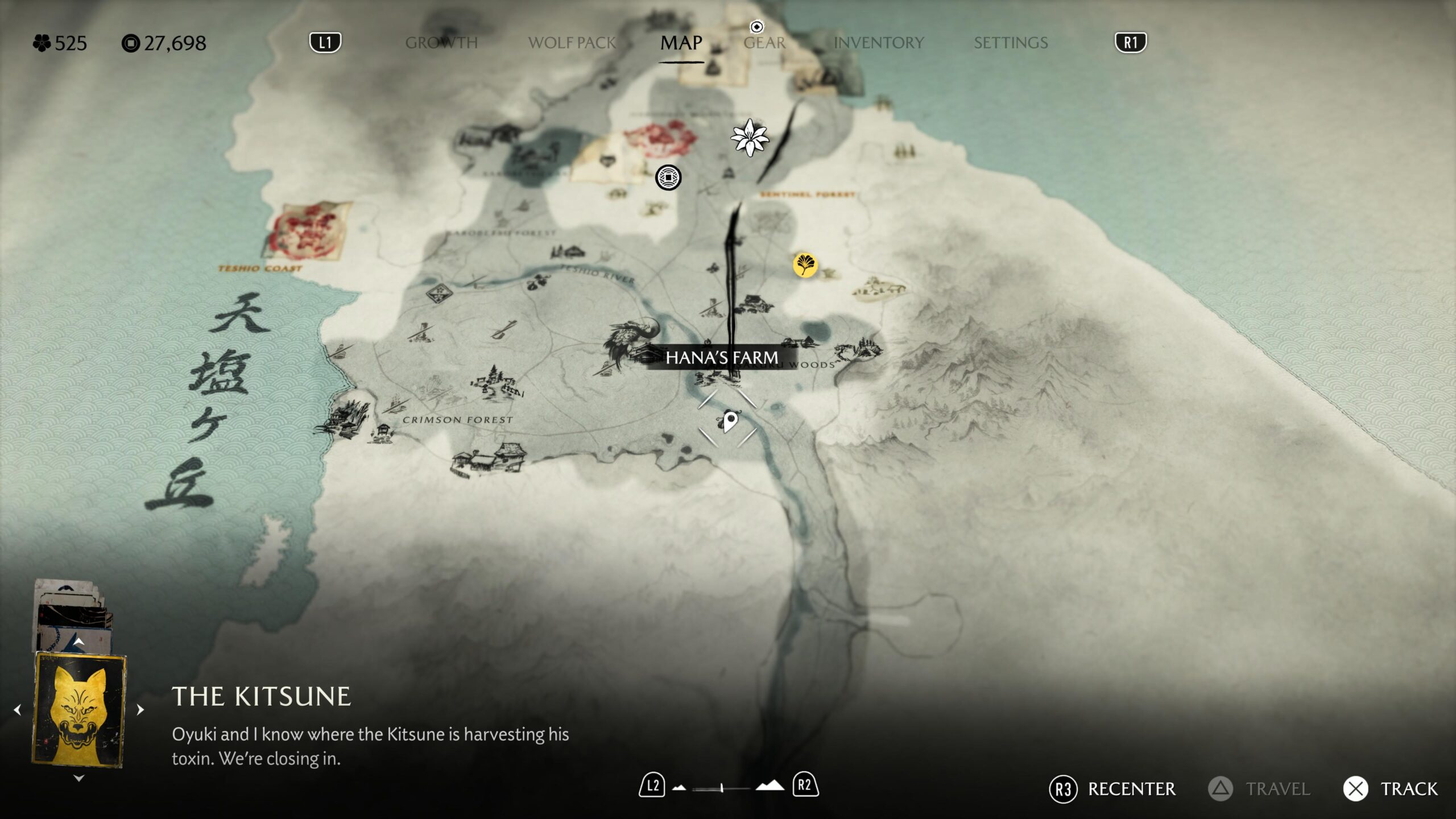This screenshot has height=819, width=1456.
Task: Cycle quest cards down with the down arrow
Action: coord(79,778)
